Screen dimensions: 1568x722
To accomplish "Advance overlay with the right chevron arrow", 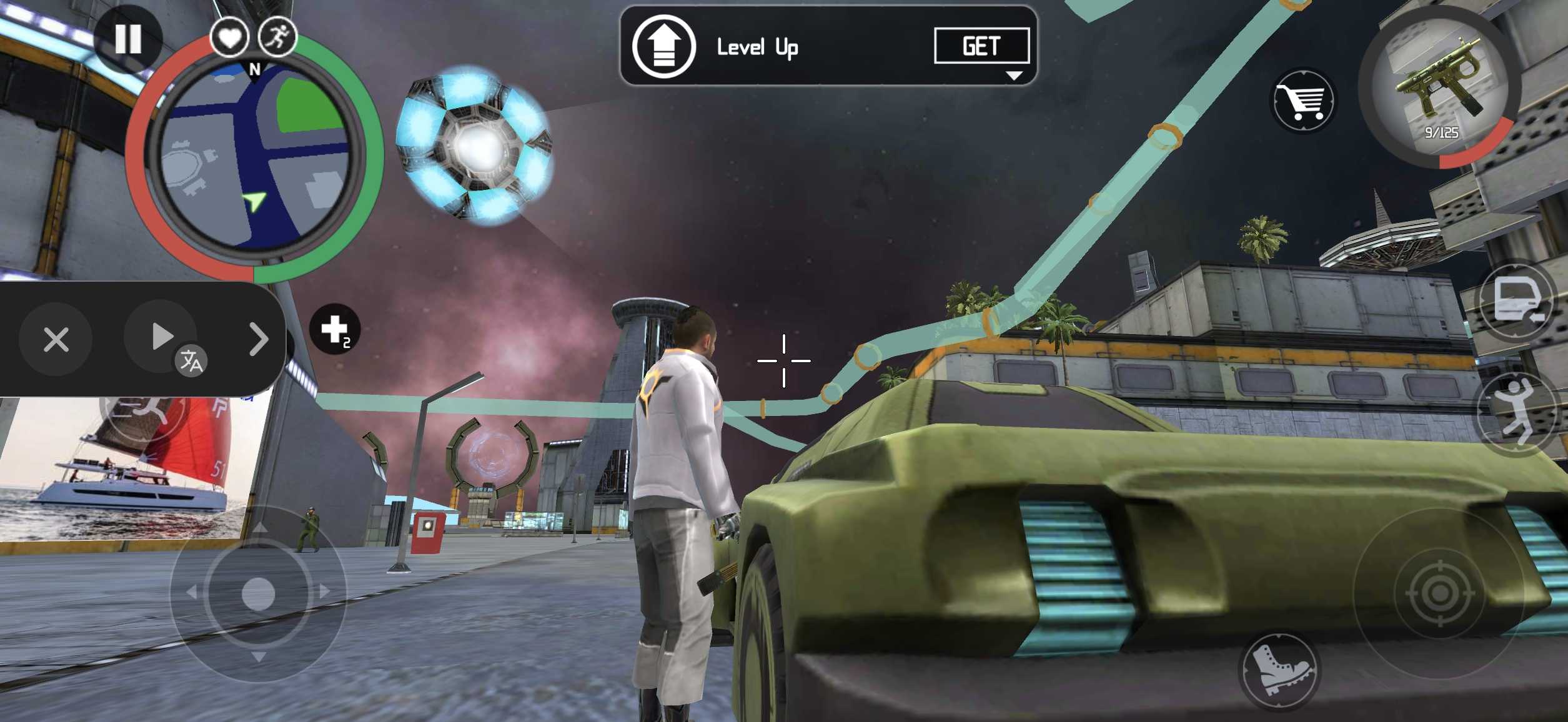I will (258, 339).
